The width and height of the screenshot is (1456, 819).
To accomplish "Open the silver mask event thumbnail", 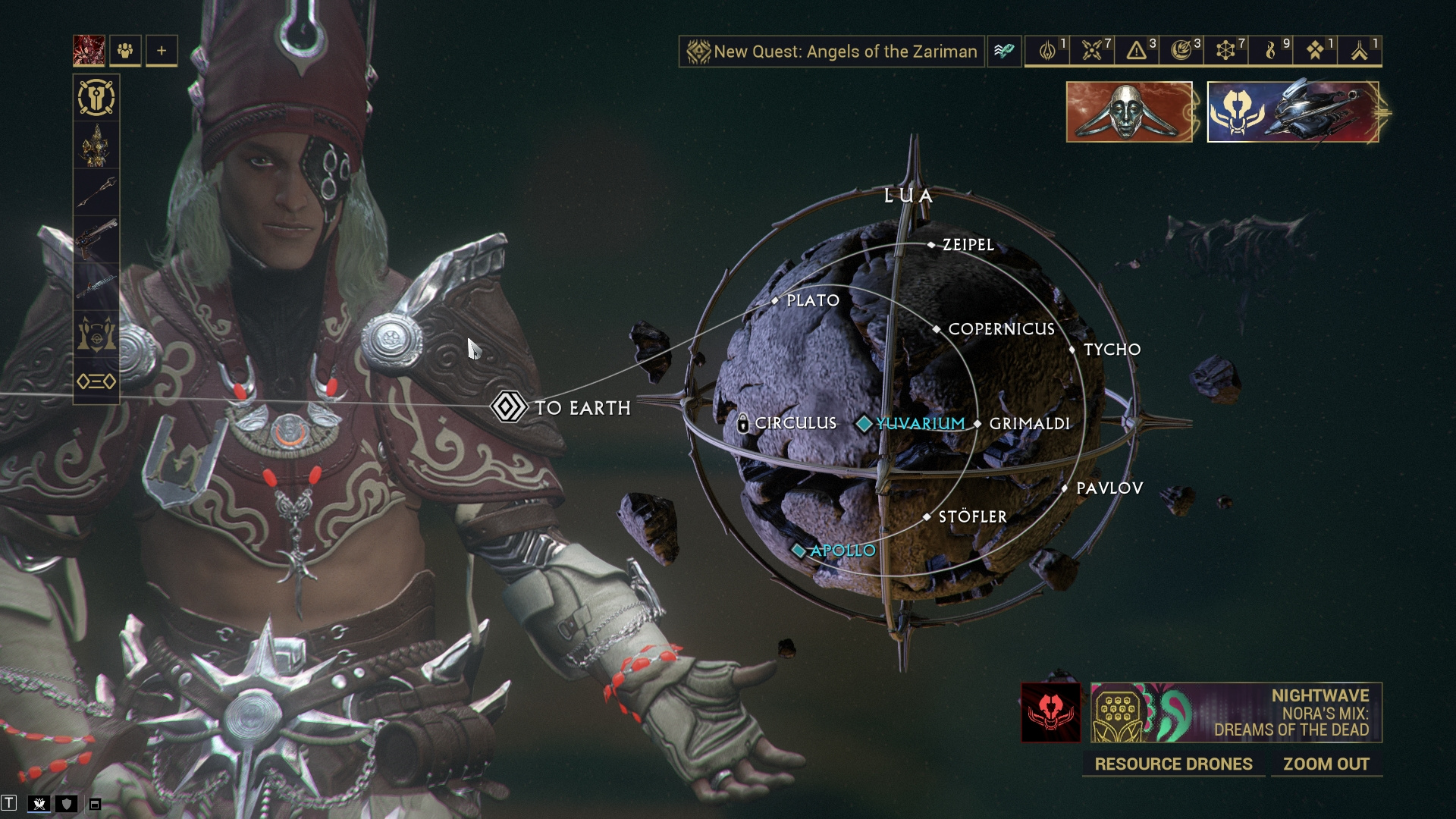I will point(1128,112).
